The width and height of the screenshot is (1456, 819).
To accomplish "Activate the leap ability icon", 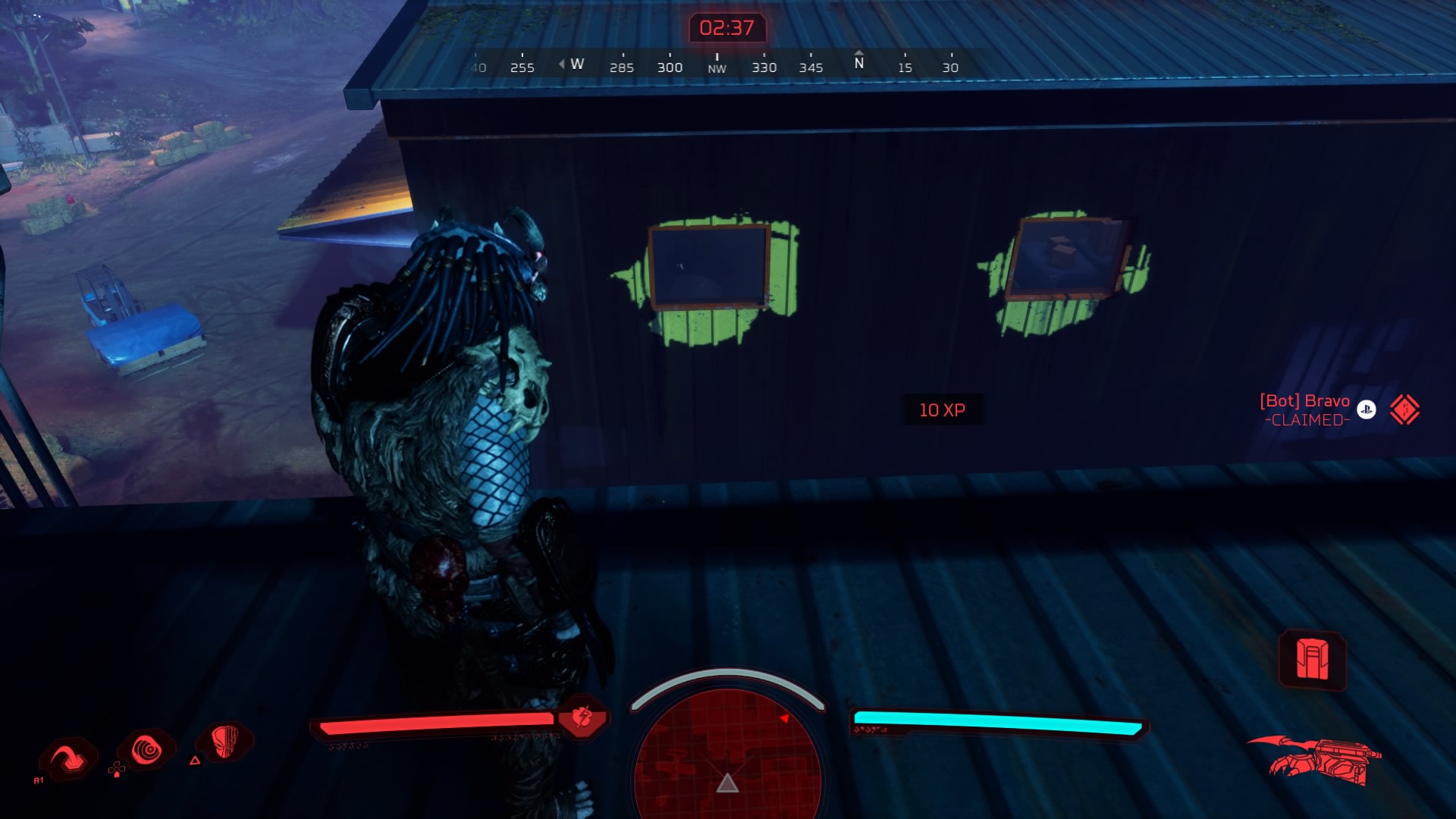I will (70, 758).
